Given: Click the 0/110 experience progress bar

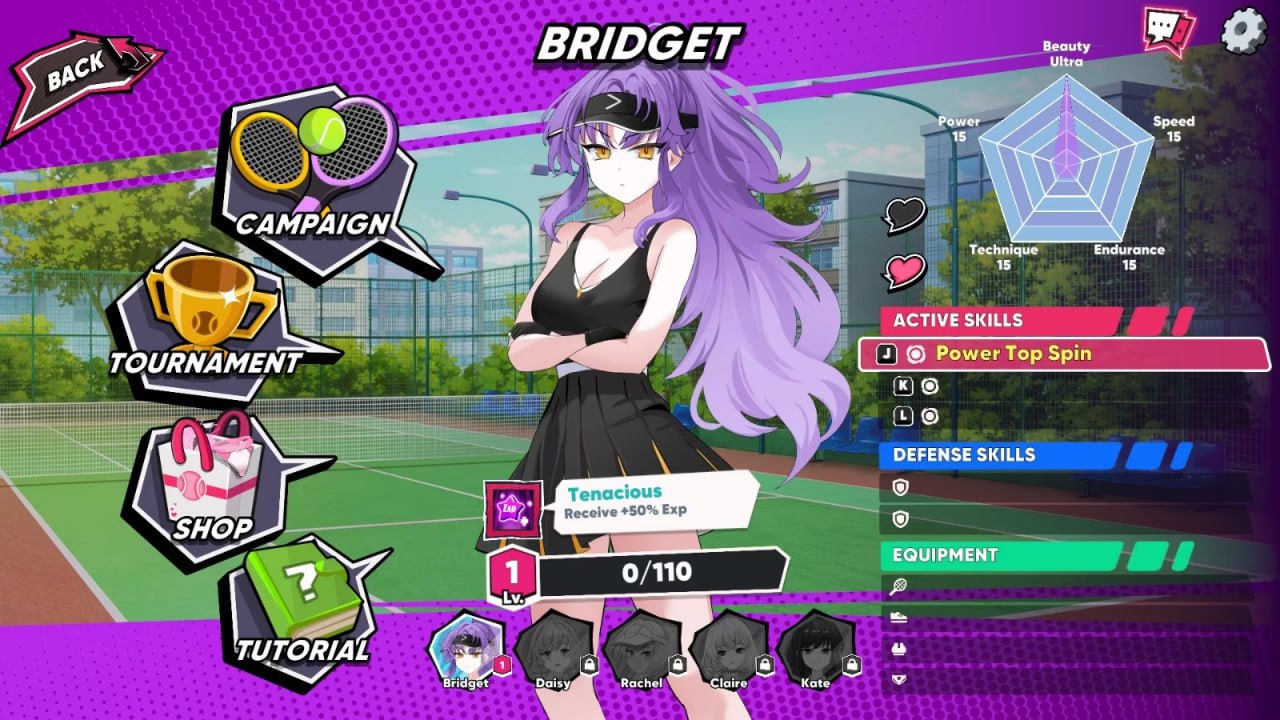Looking at the screenshot, I should 655,571.
